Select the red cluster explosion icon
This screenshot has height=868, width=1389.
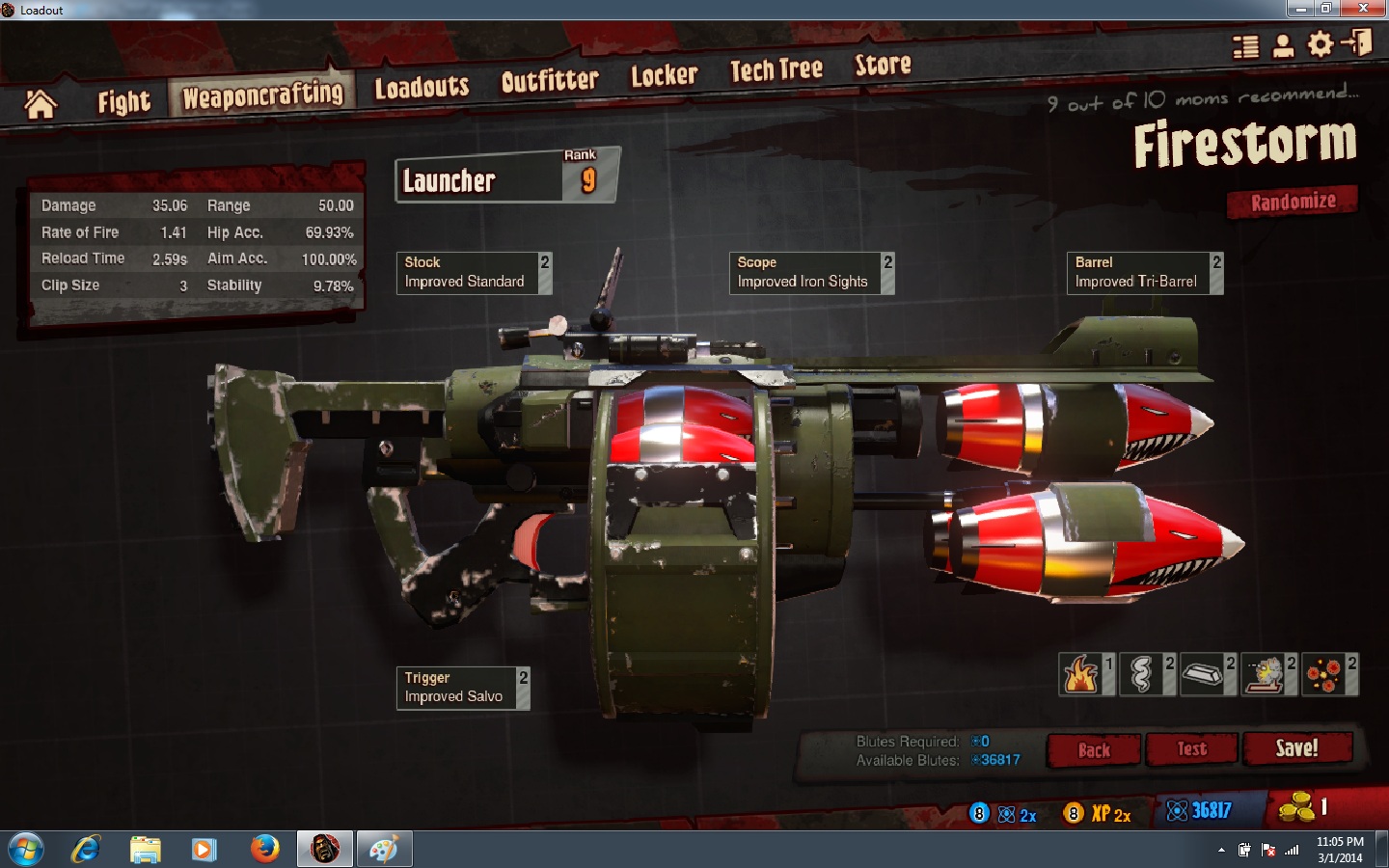coord(1323,674)
